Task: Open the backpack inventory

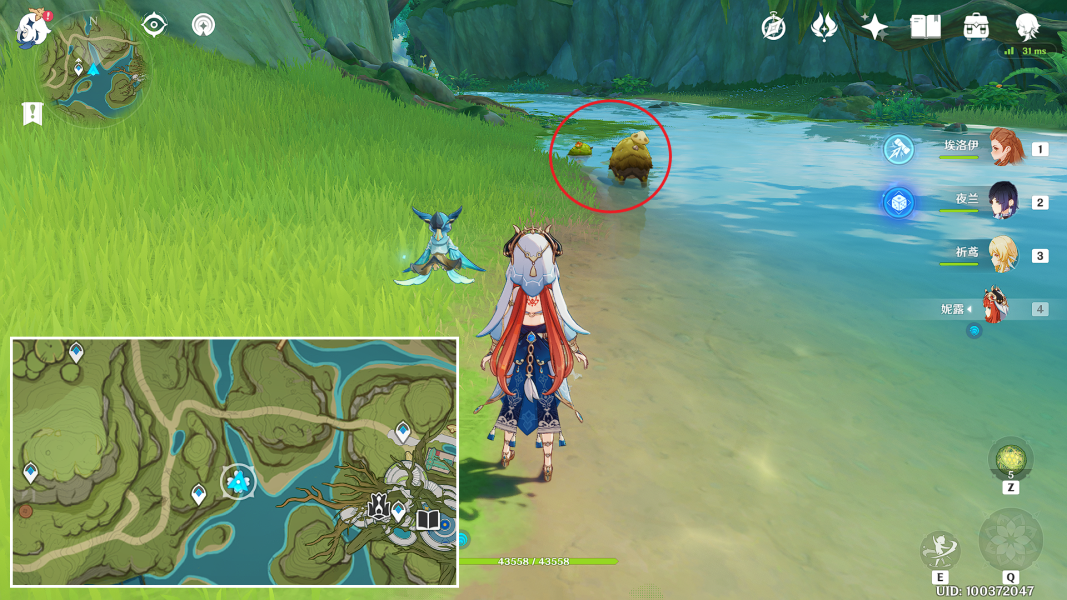Action: [x=976, y=27]
